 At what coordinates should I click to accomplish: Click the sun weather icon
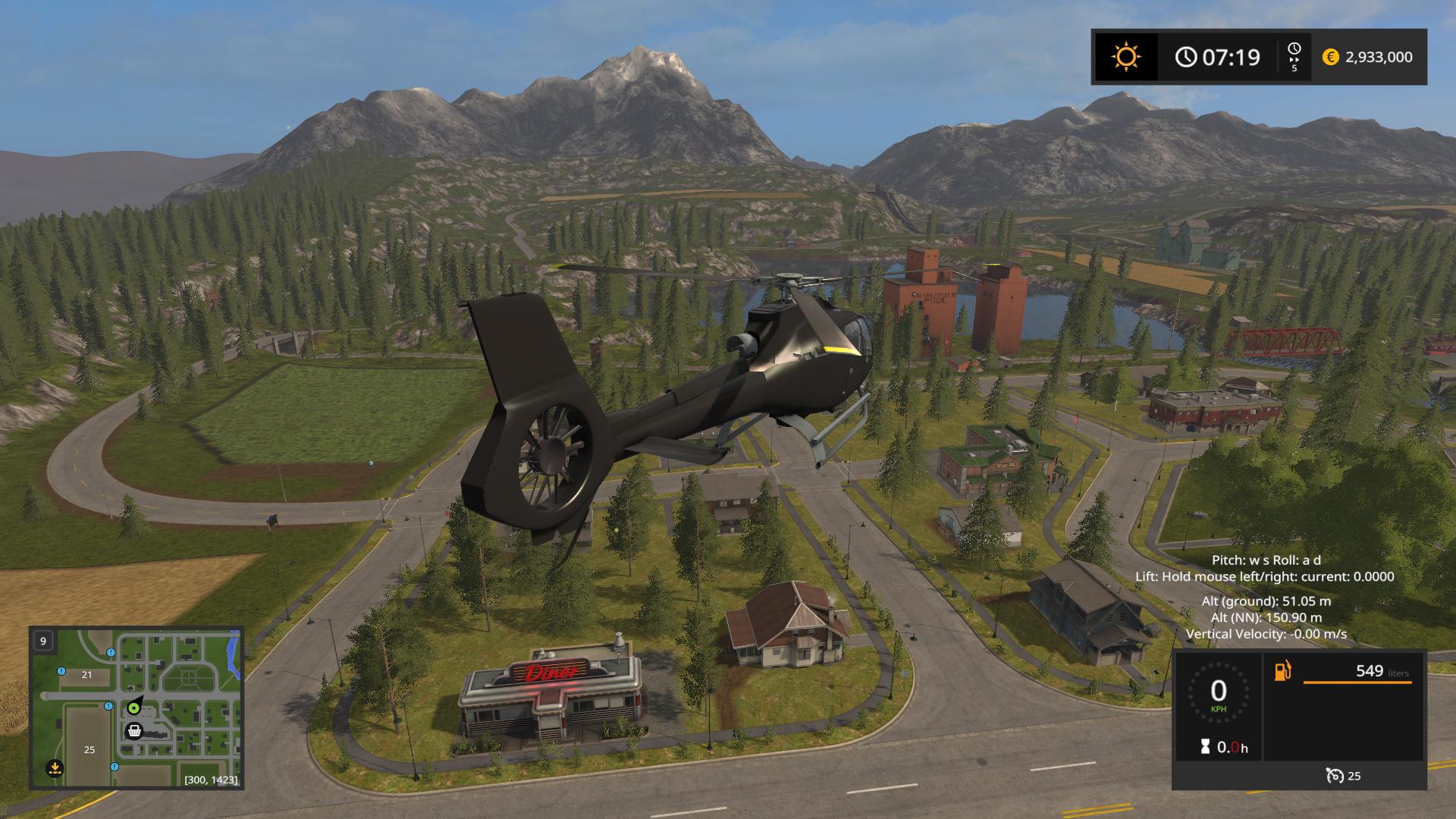coord(1125,57)
